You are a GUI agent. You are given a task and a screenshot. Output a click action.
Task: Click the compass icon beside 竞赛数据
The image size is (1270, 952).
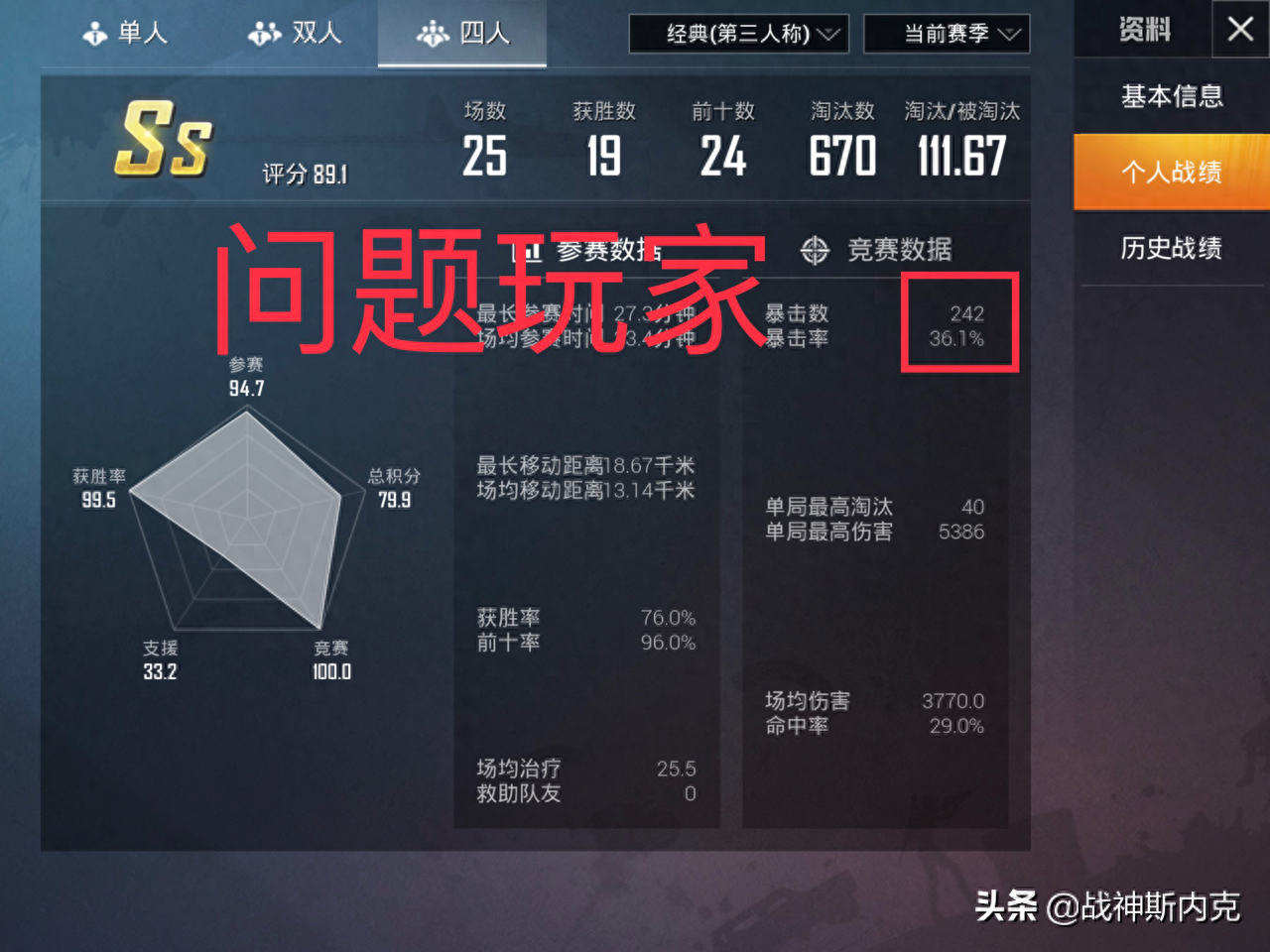814,251
